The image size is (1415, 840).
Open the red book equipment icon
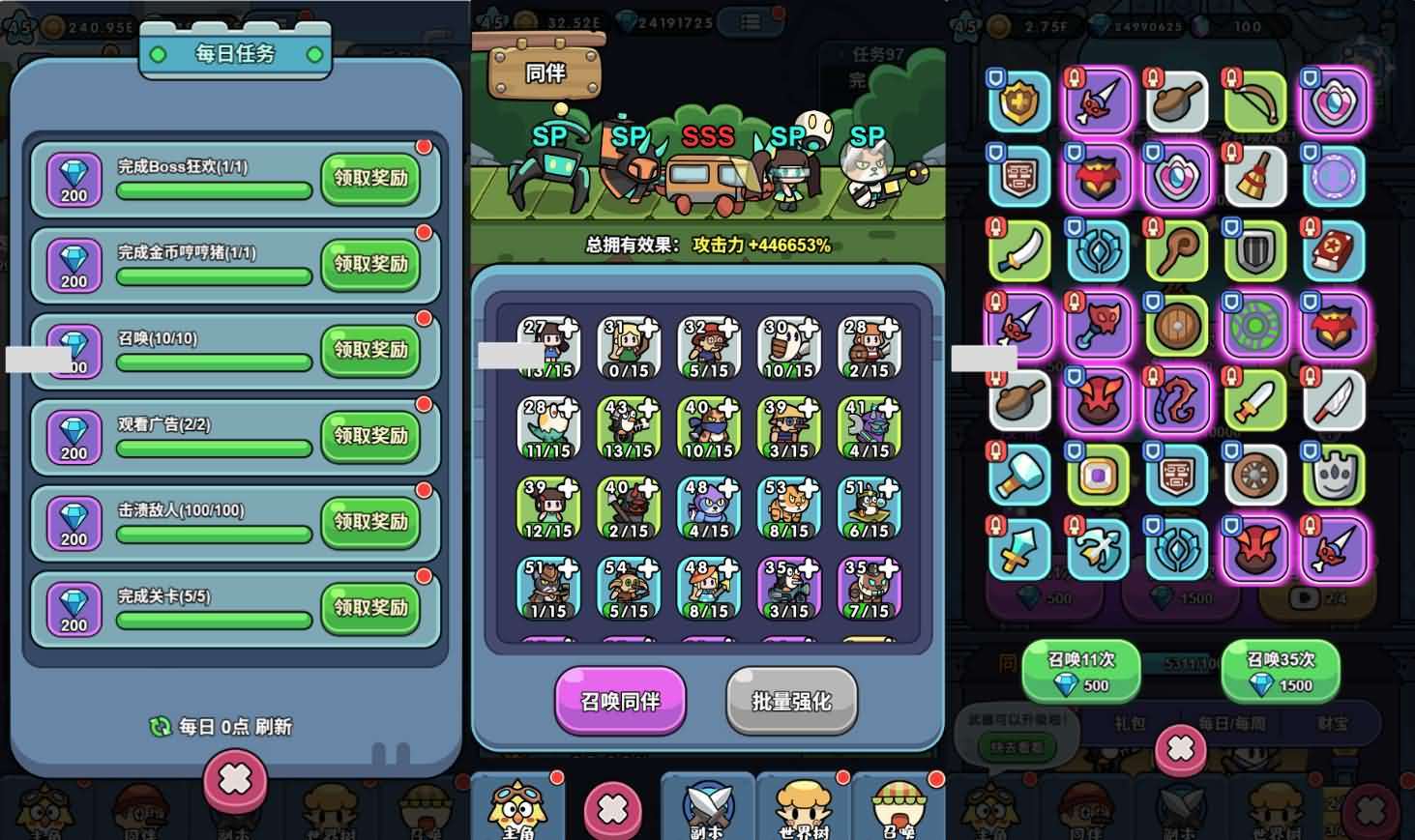pos(1335,250)
